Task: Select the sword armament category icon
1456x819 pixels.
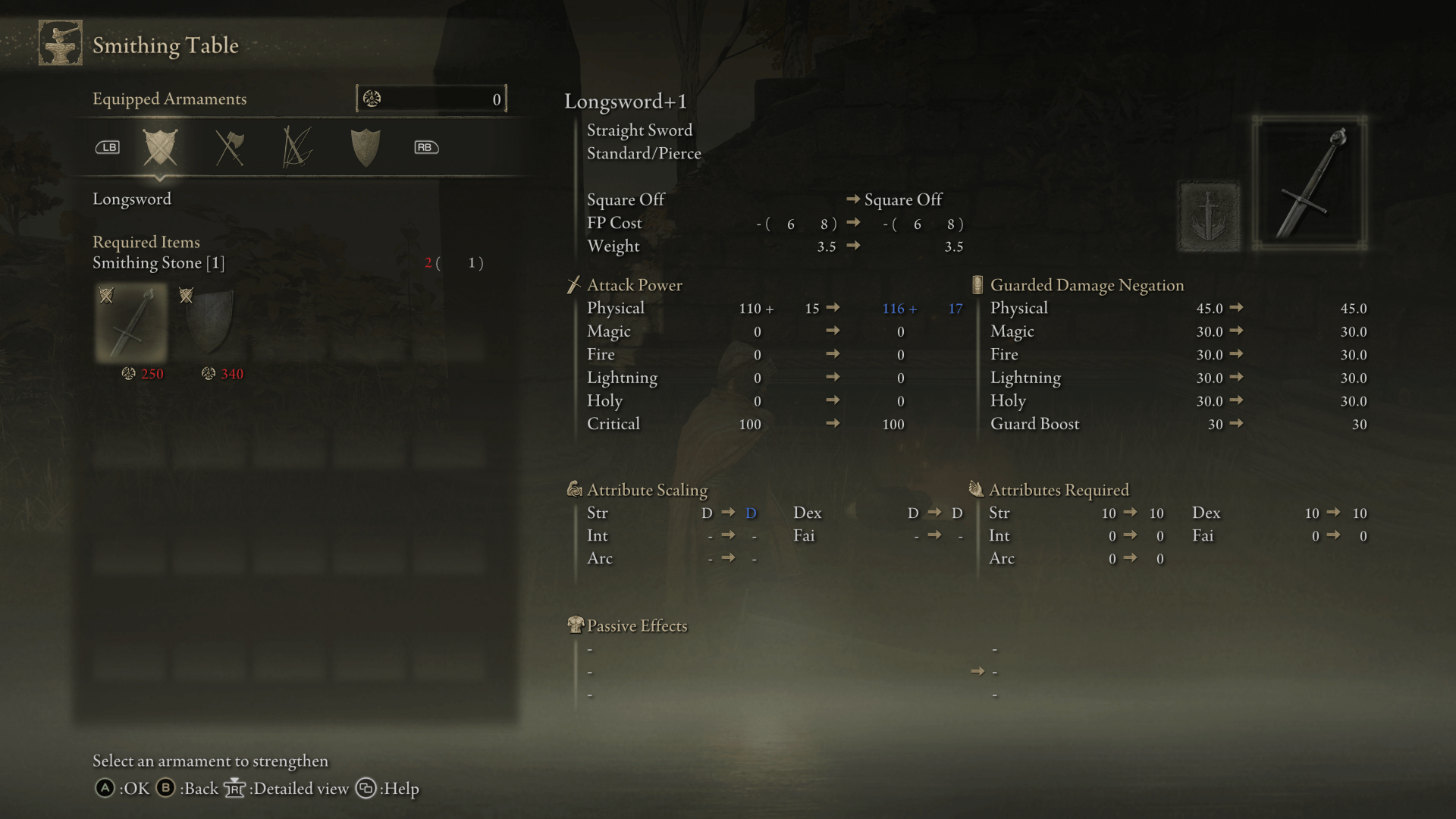Action: click(160, 147)
